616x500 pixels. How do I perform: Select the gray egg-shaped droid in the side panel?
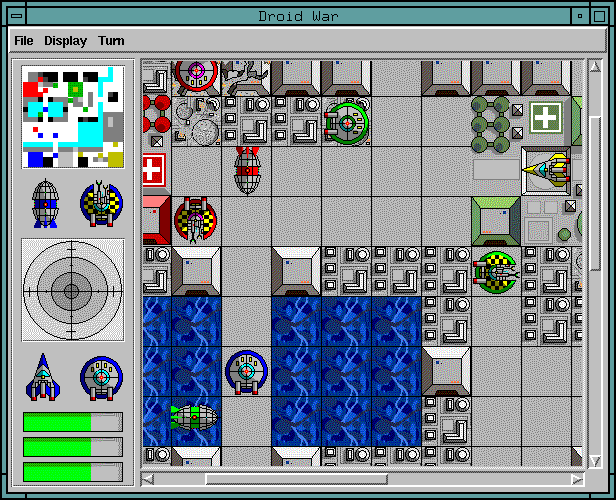pyautogui.click(x=45, y=203)
